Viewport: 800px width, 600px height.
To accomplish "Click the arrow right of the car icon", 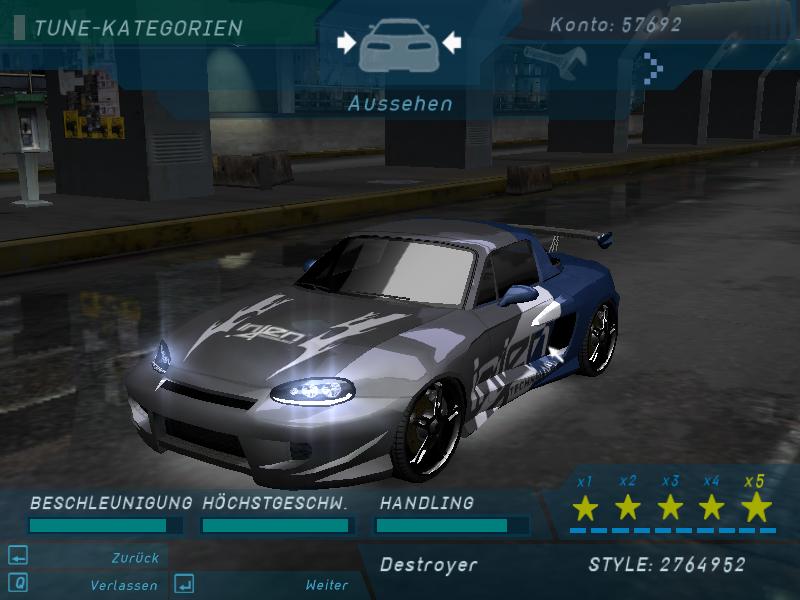I will point(452,42).
